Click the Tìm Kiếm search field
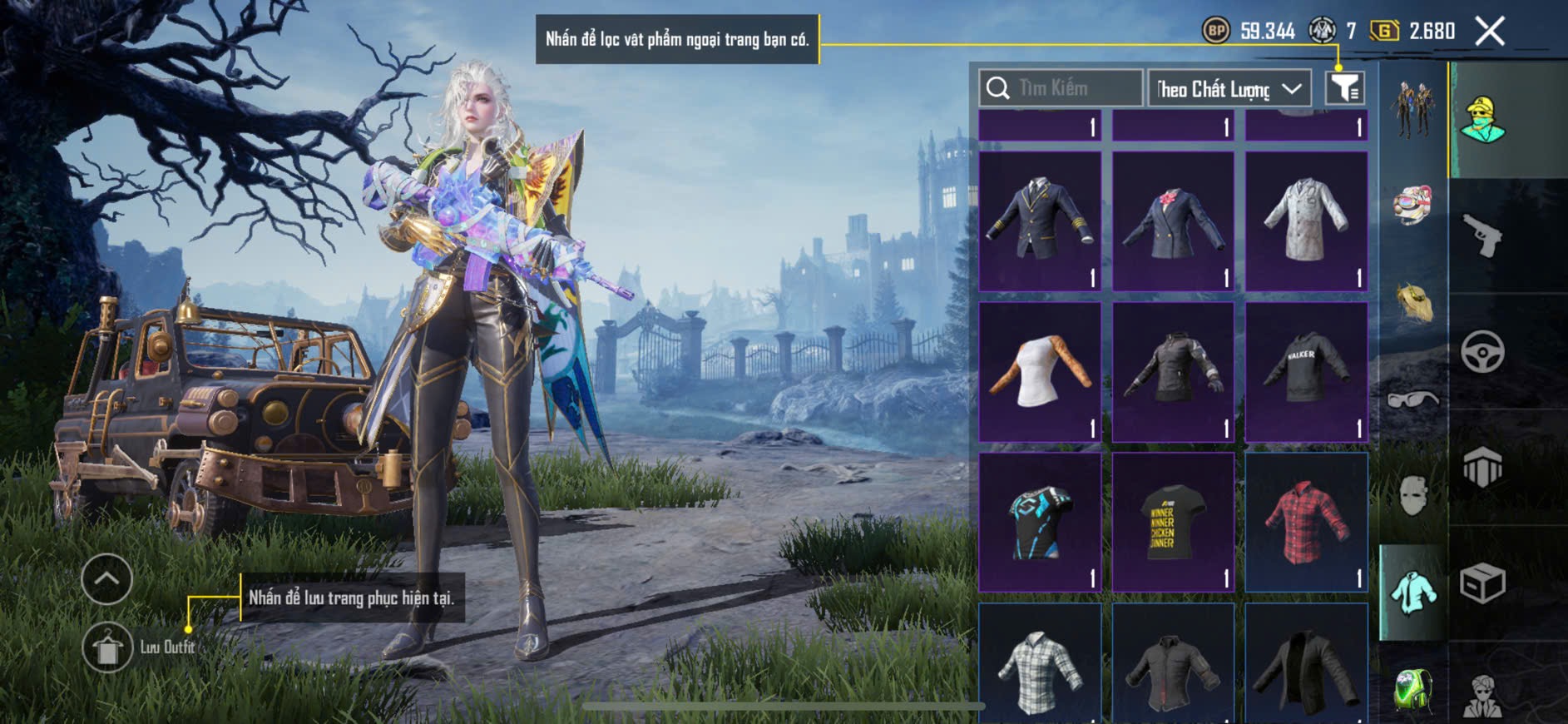Viewport: 1568px width, 724px height. (1061, 88)
